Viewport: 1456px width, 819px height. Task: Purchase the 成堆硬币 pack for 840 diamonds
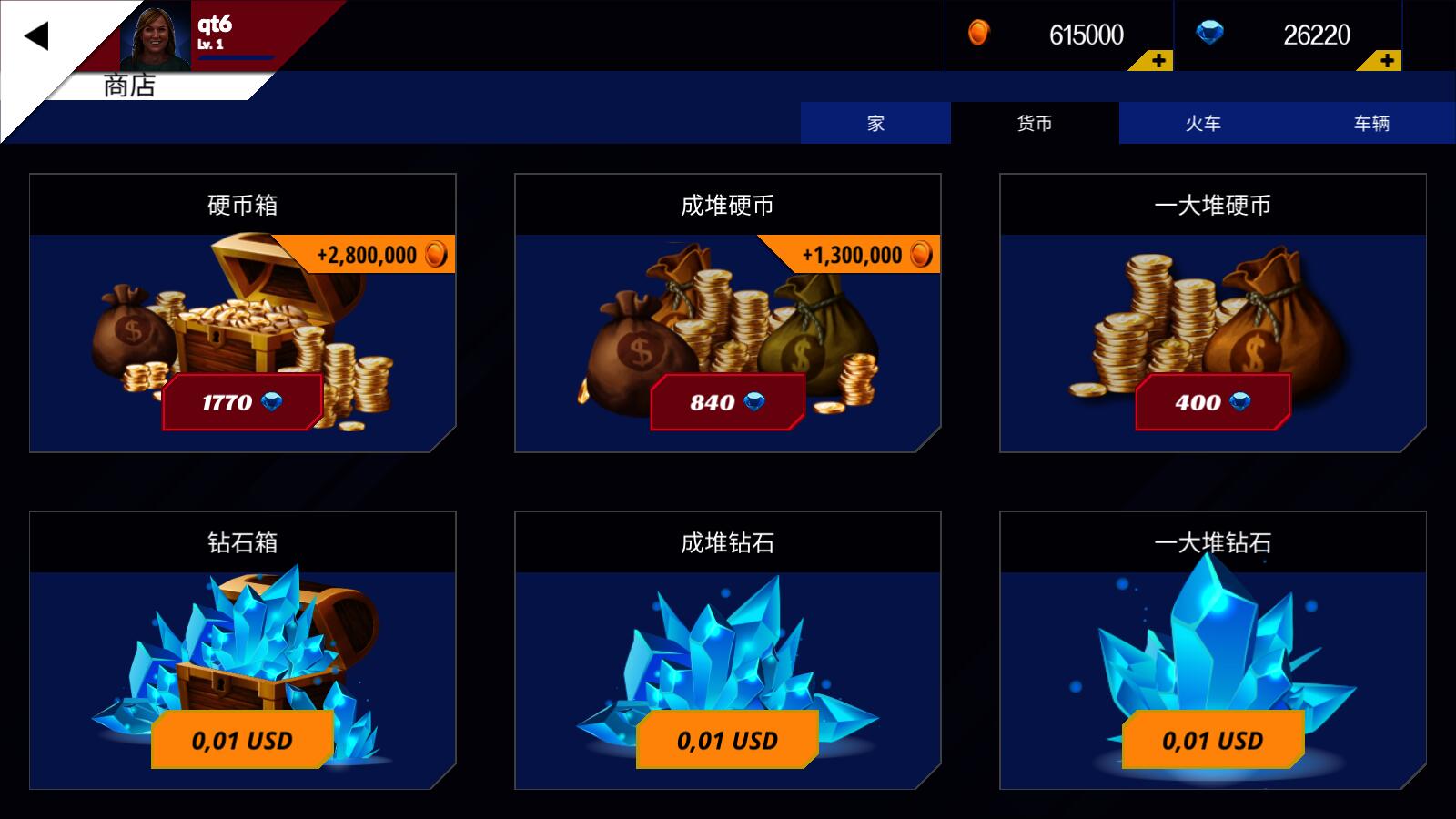[727, 401]
